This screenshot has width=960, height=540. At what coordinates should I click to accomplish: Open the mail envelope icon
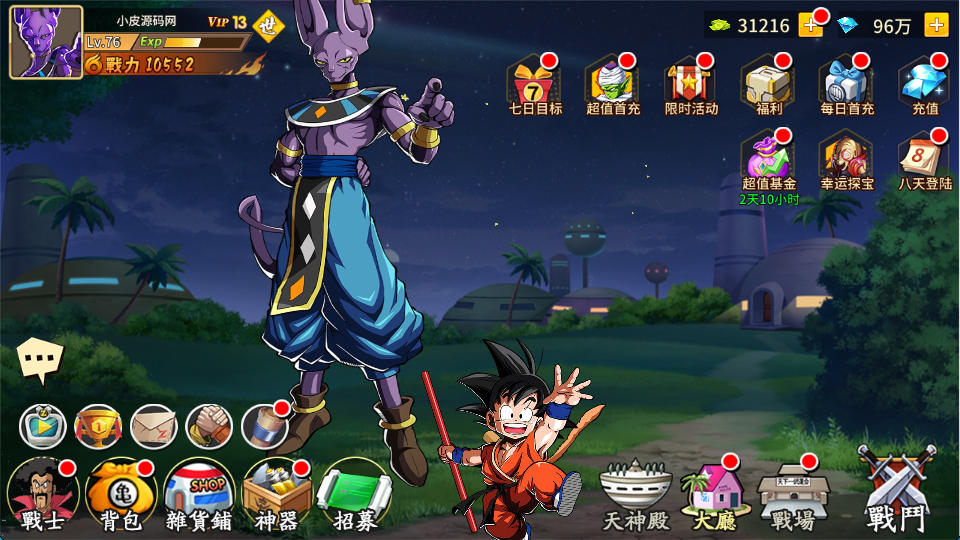[x=154, y=427]
